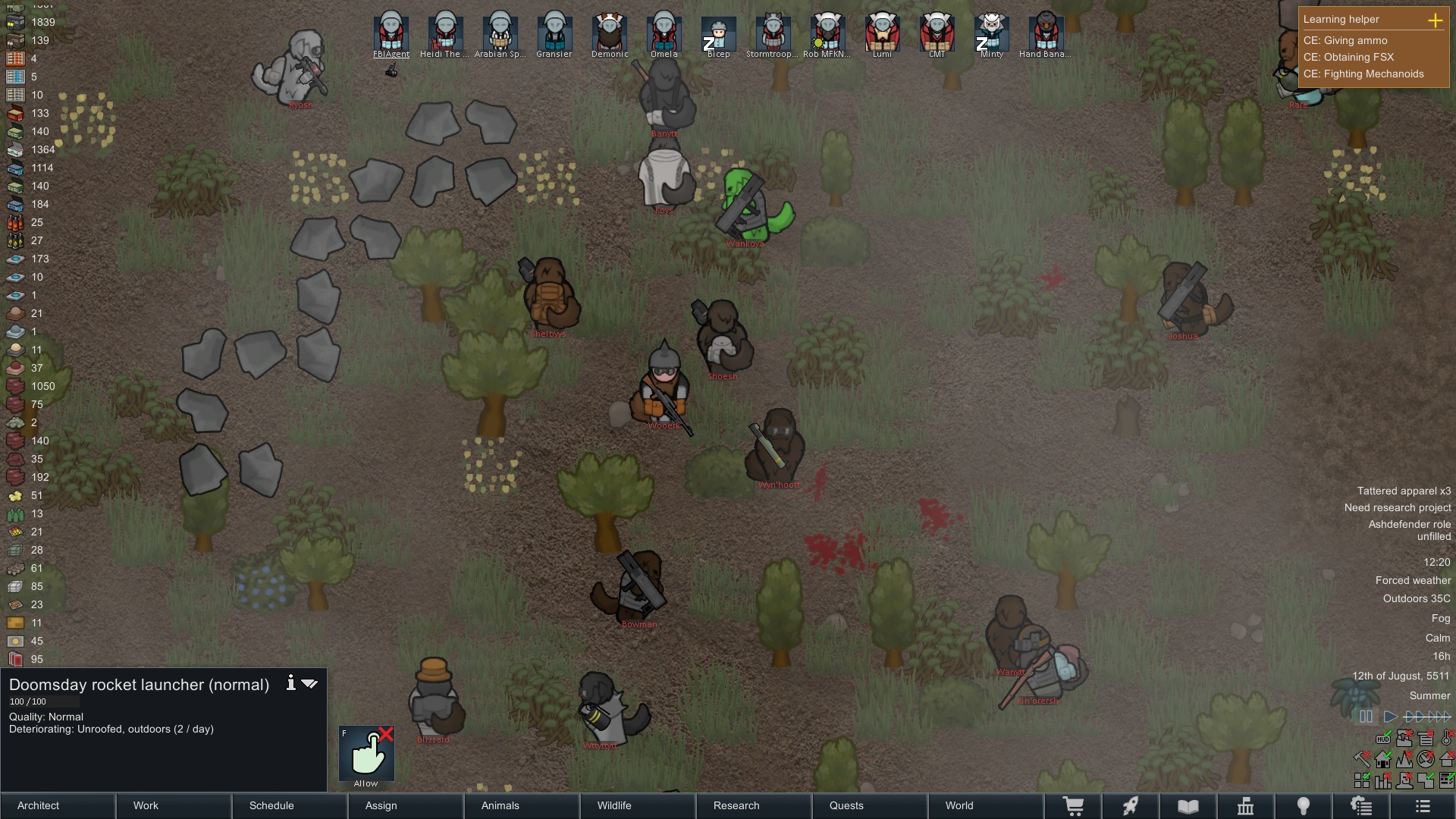Click the lightbulb ideas icon
The image size is (1456, 819).
point(1304,805)
